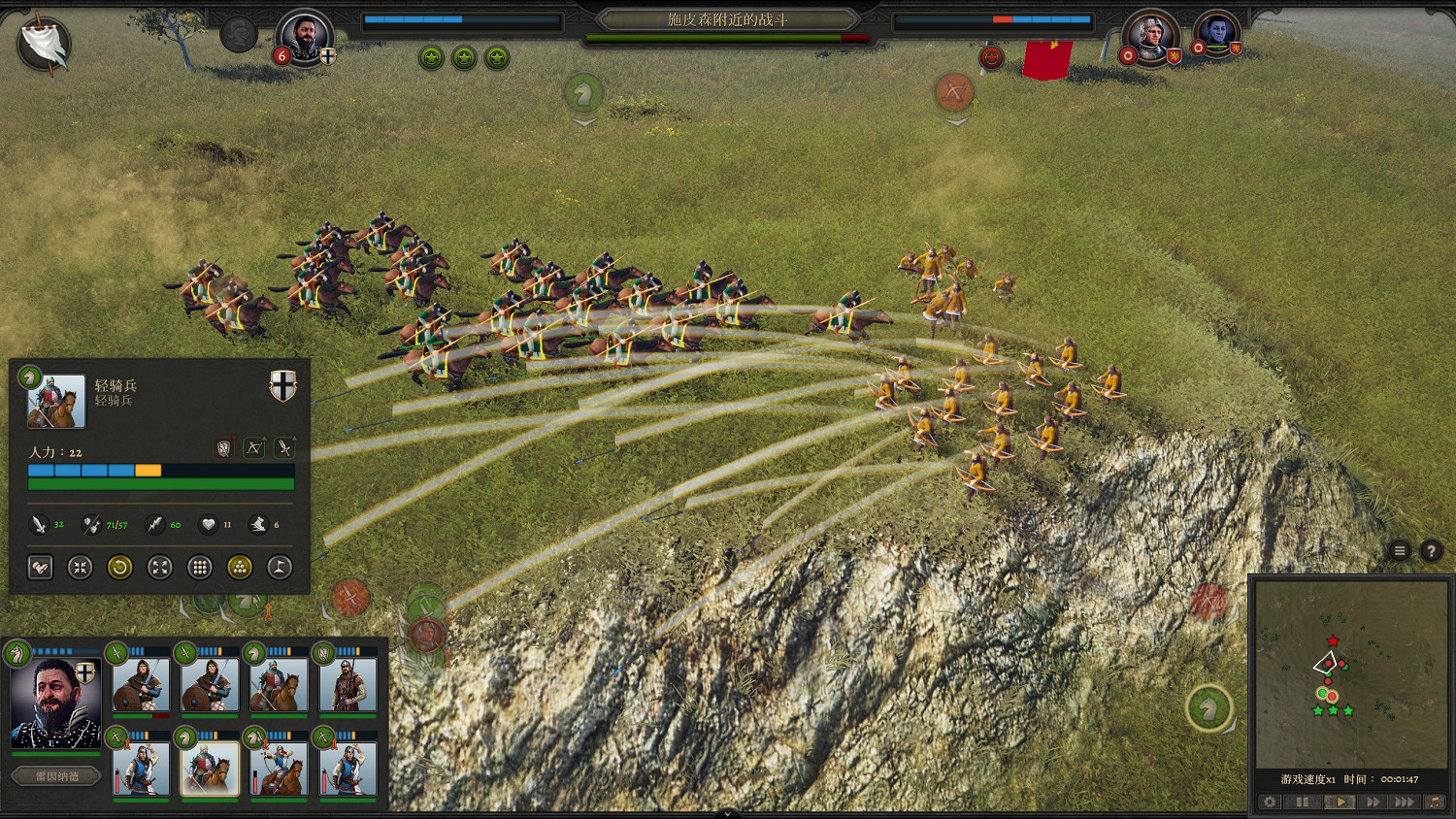This screenshot has width=1456, height=819.
Task: Click the tighten formation inward-arrows button
Action: coord(80,568)
